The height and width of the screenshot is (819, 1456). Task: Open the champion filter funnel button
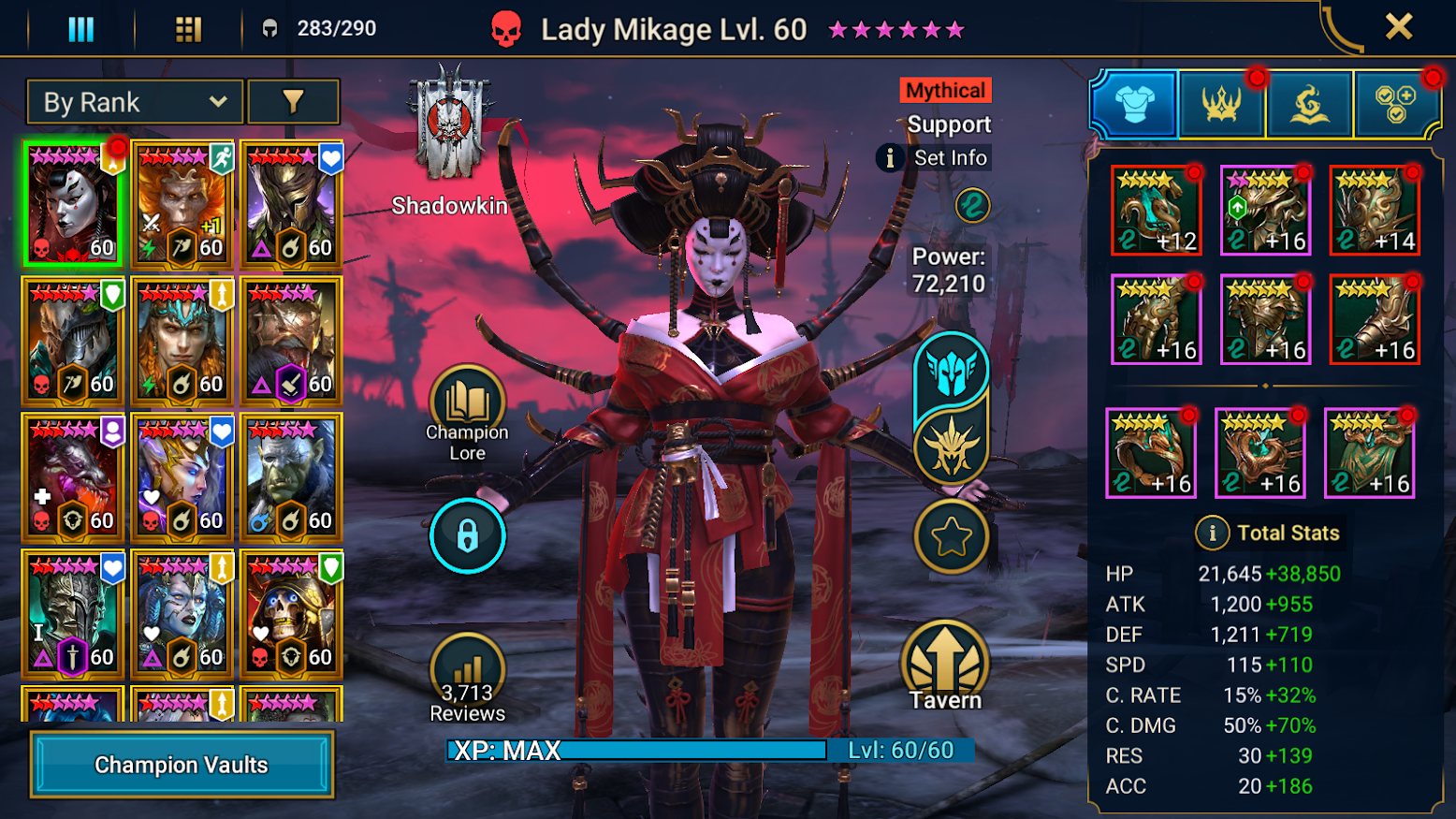(293, 102)
